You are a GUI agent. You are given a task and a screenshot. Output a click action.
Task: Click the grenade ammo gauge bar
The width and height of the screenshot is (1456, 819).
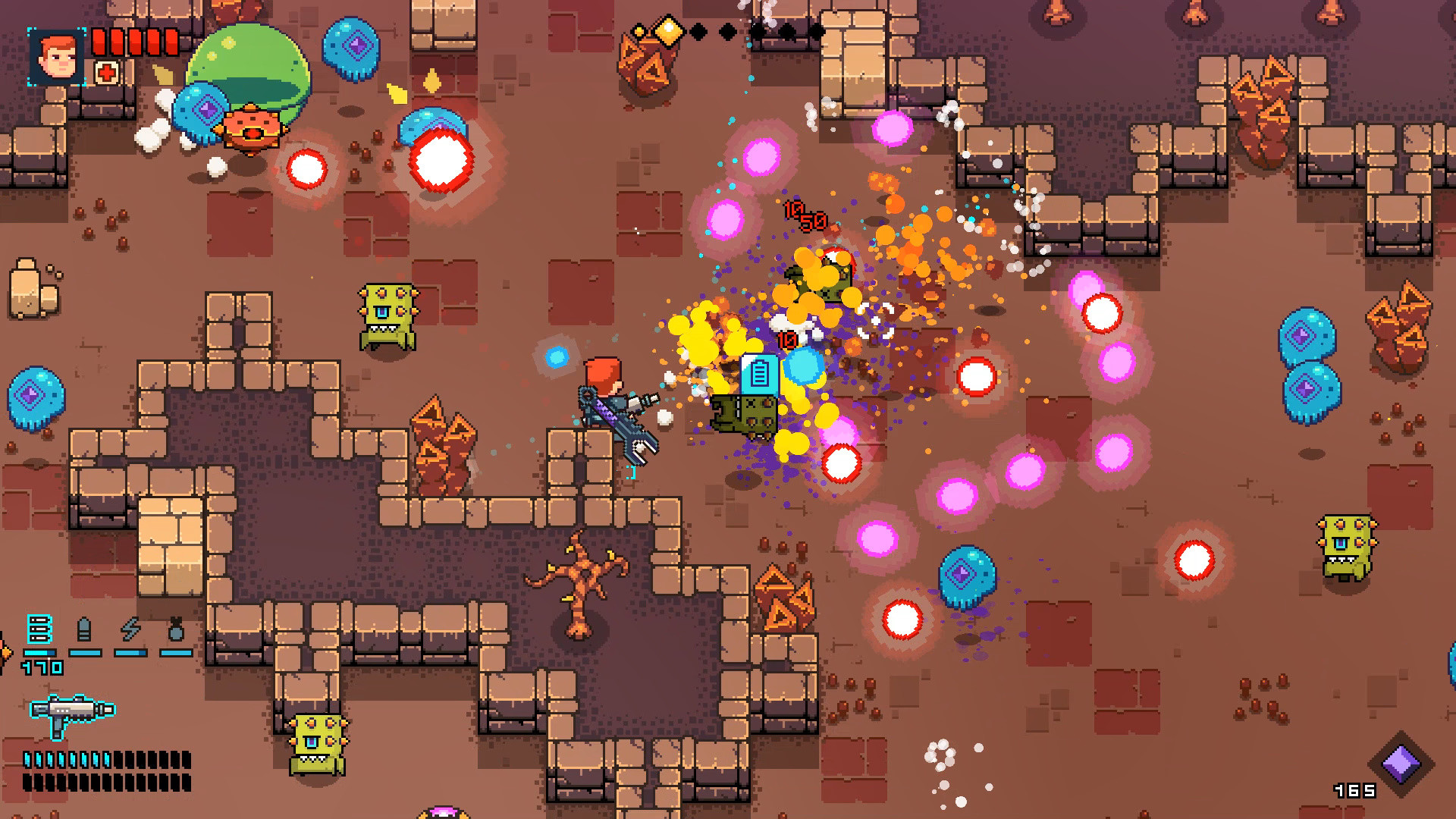pos(177,653)
